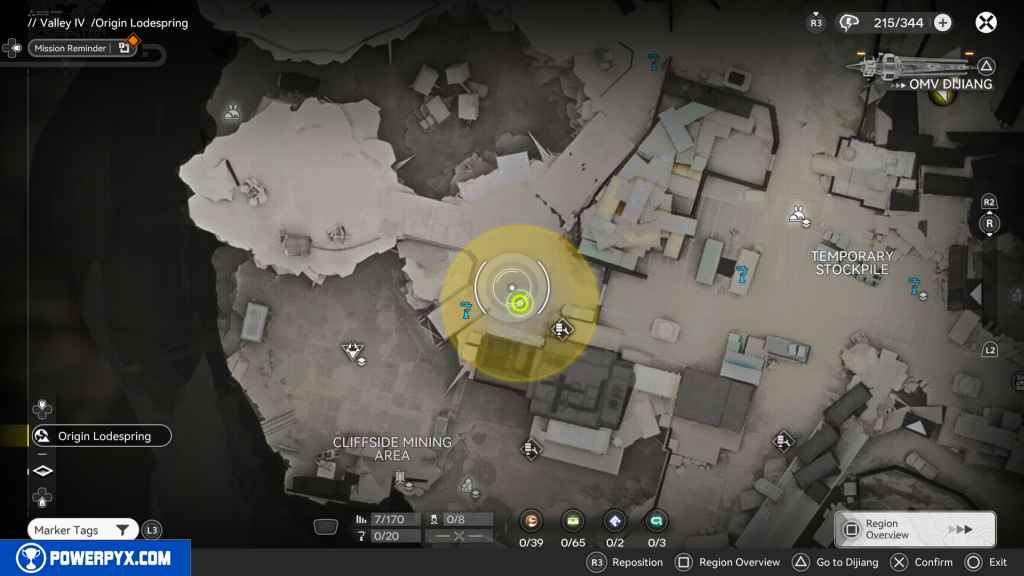
Task: Click the green chest counter icon
Action: pos(574,519)
